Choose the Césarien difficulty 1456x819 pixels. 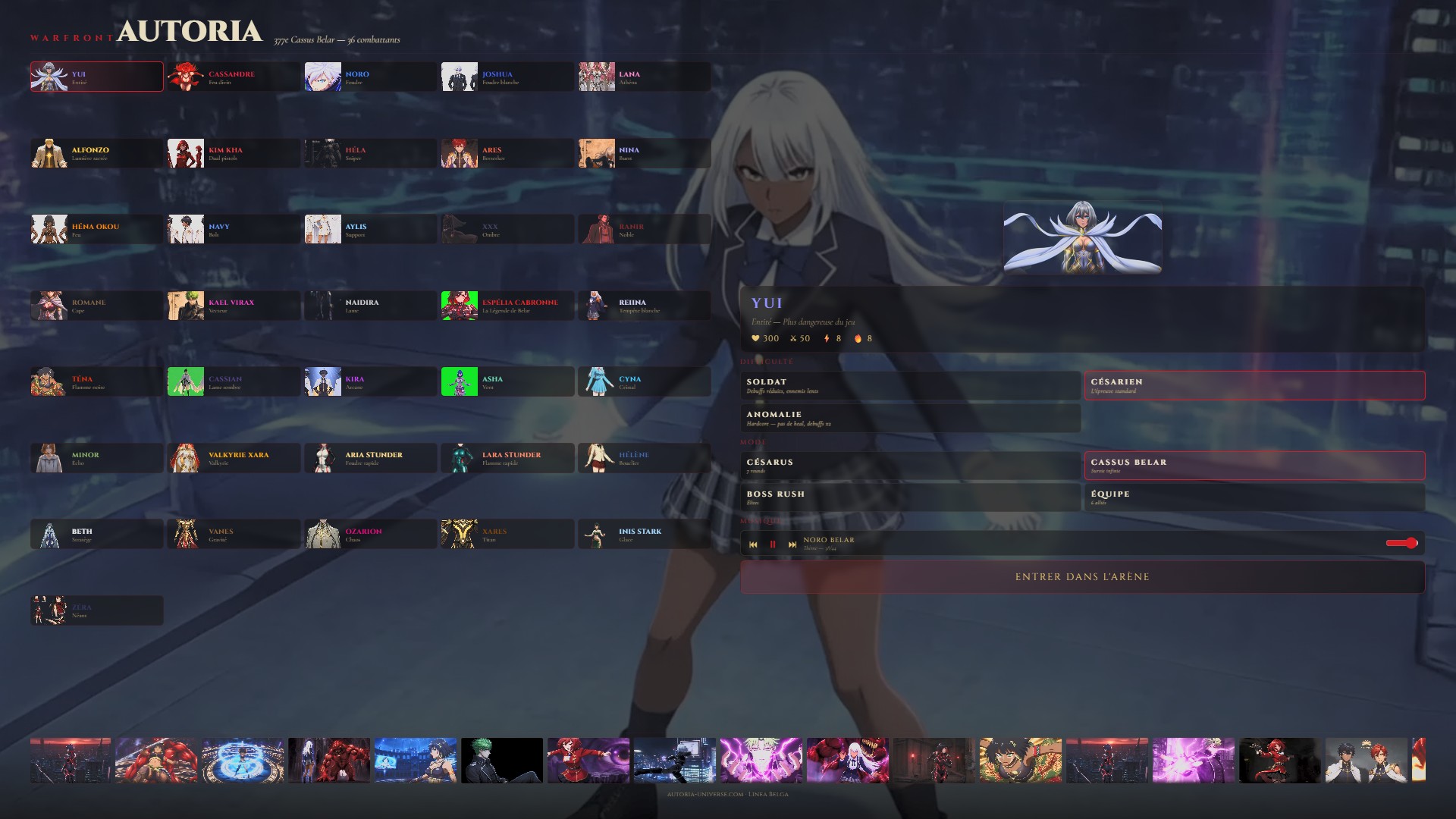[x=1254, y=385]
